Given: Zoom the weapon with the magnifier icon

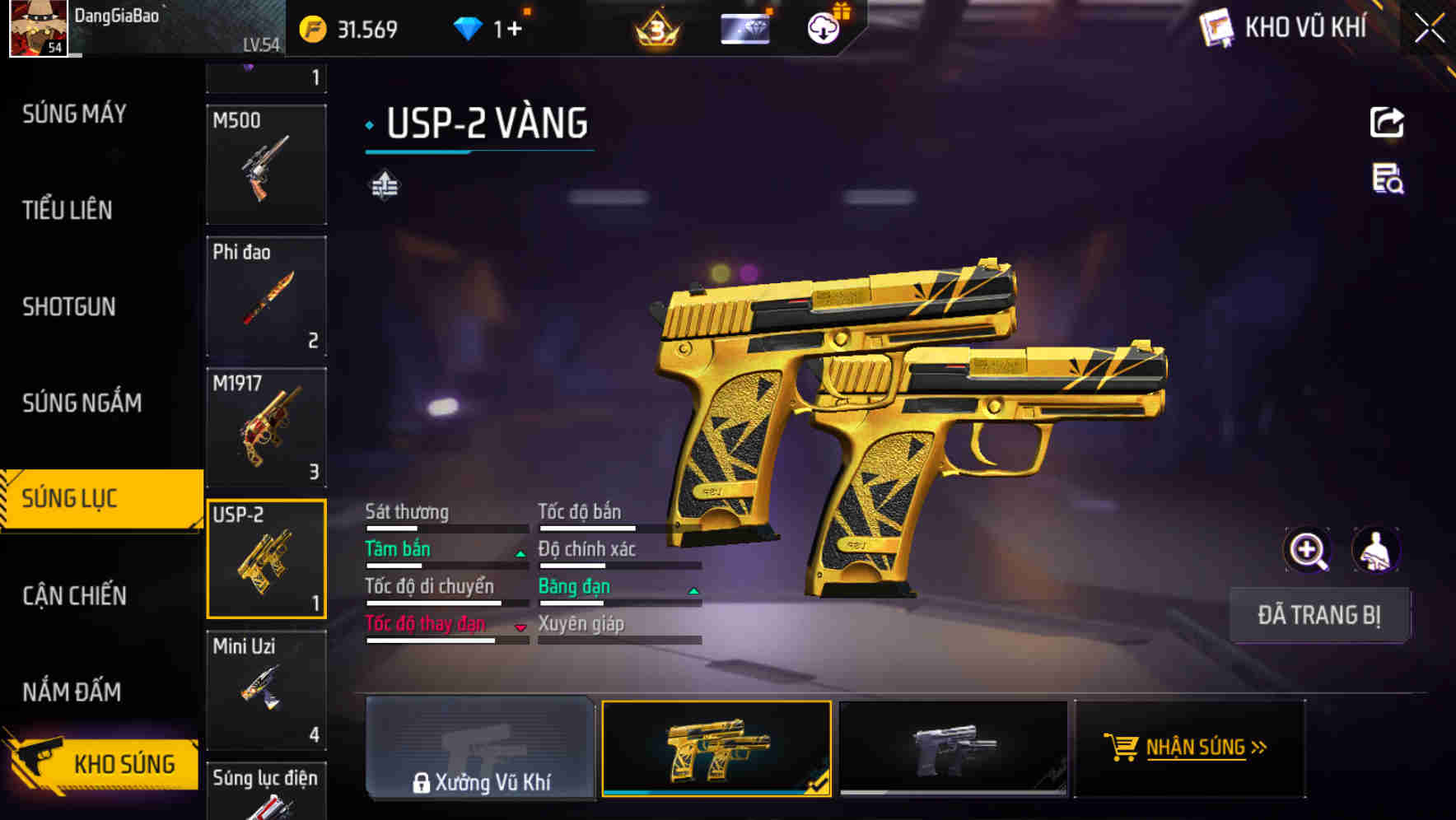Looking at the screenshot, I should click(x=1308, y=550).
